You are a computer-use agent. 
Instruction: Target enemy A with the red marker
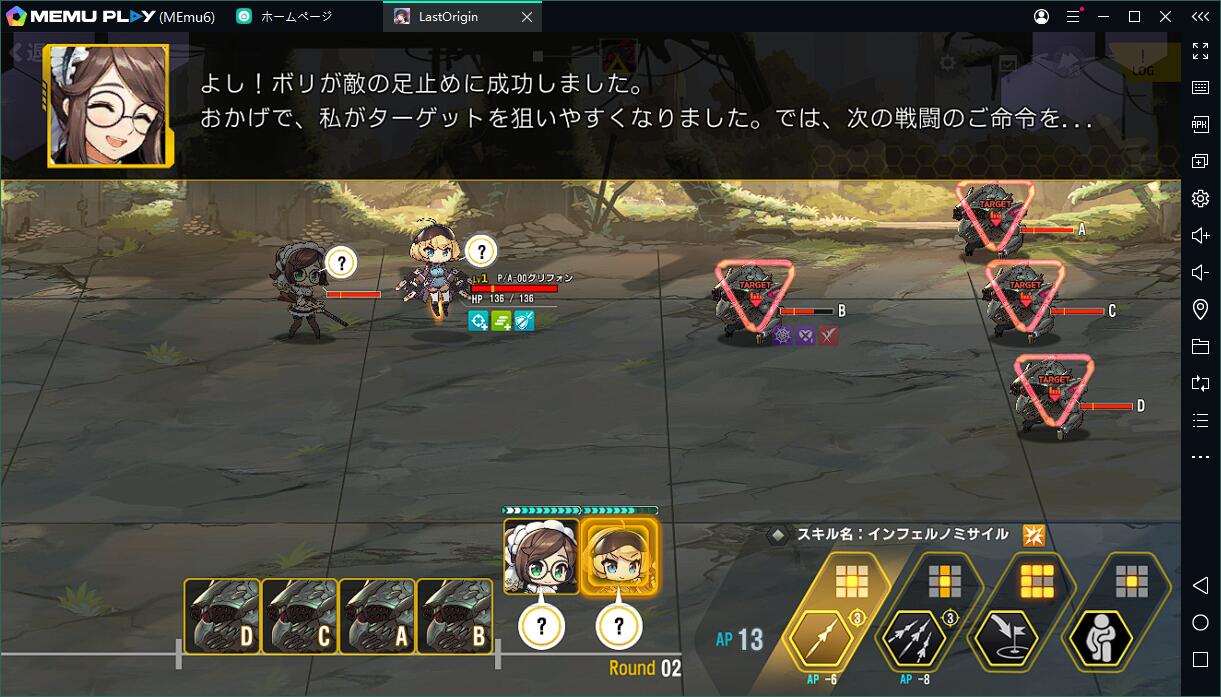pos(993,215)
